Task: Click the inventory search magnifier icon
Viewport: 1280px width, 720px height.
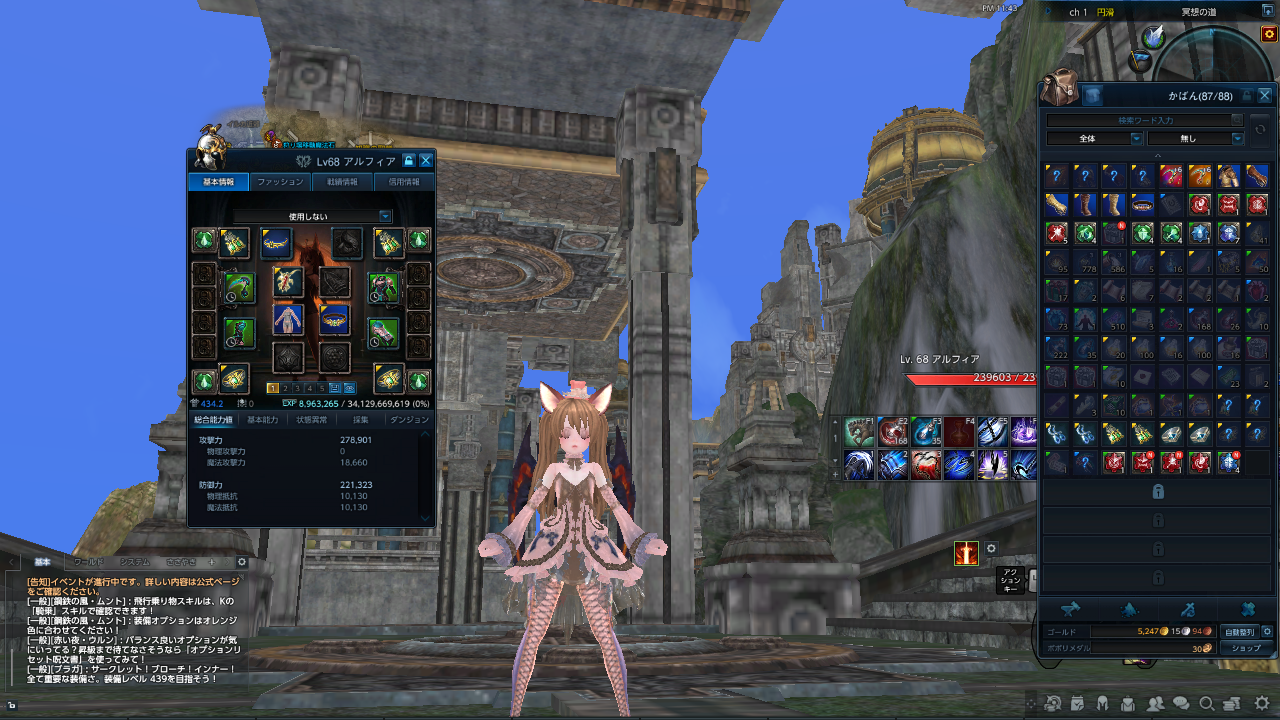Action: (x=1237, y=119)
